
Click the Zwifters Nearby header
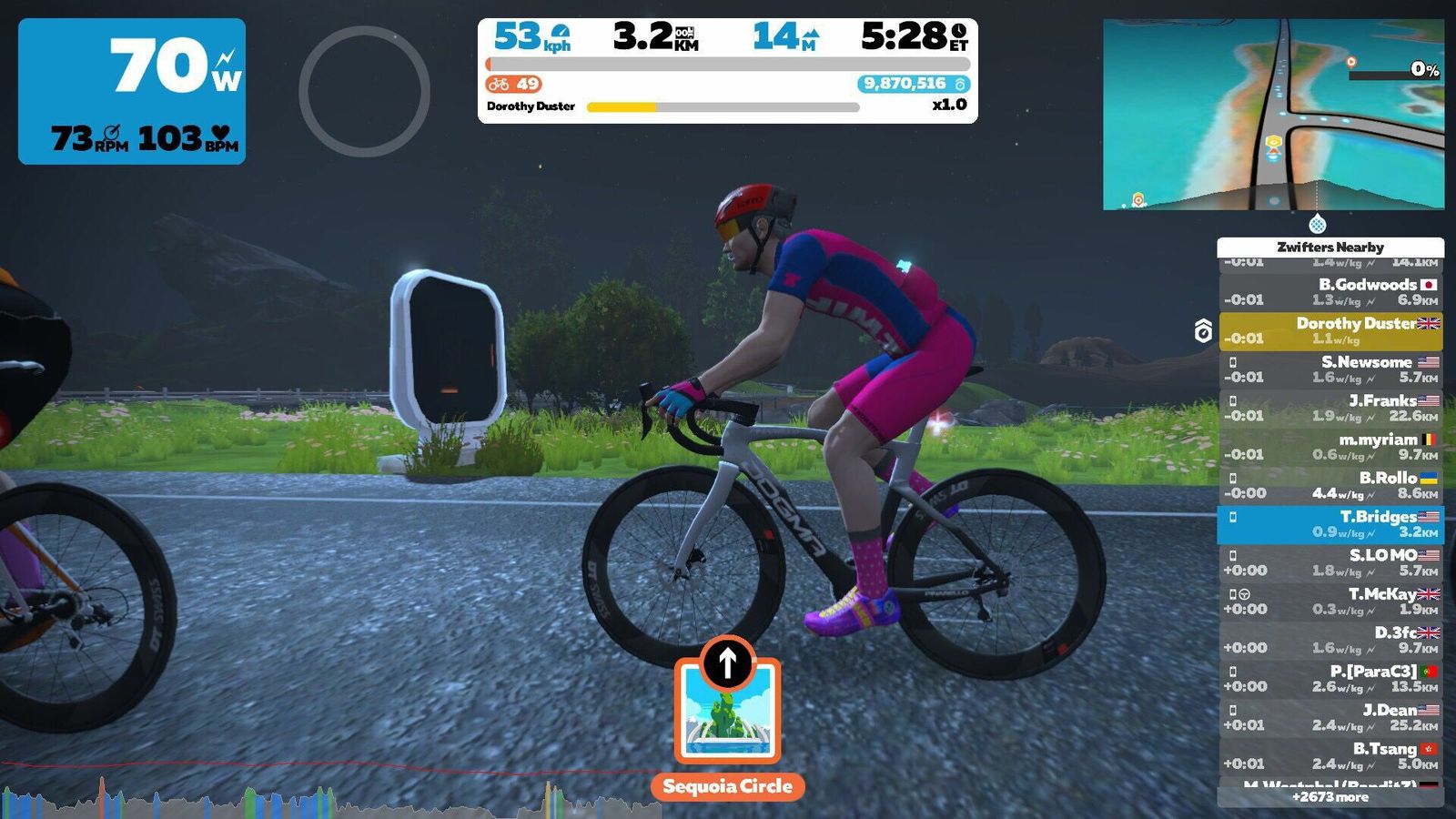coord(1330,247)
